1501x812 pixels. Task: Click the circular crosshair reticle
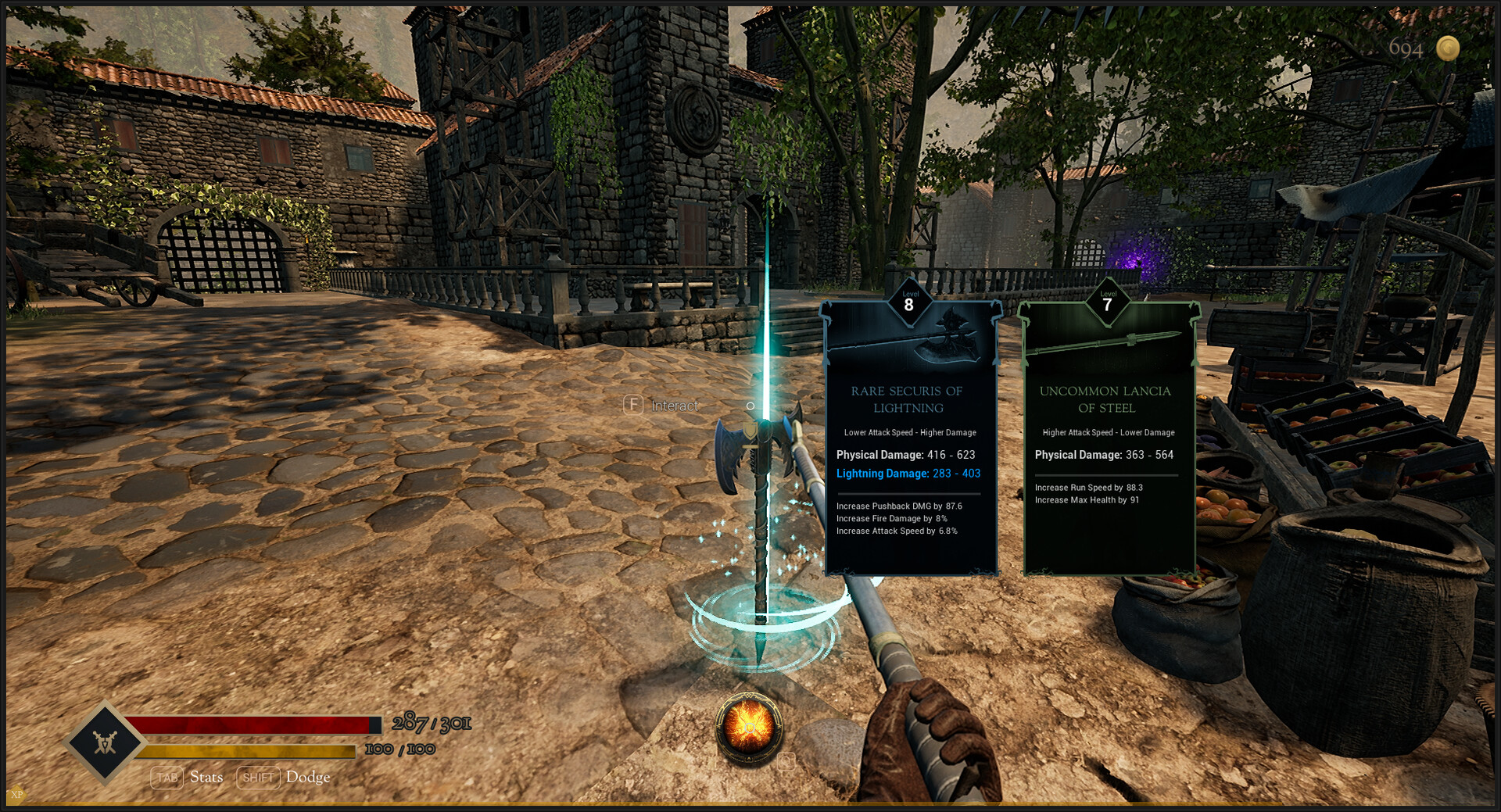(x=750, y=406)
